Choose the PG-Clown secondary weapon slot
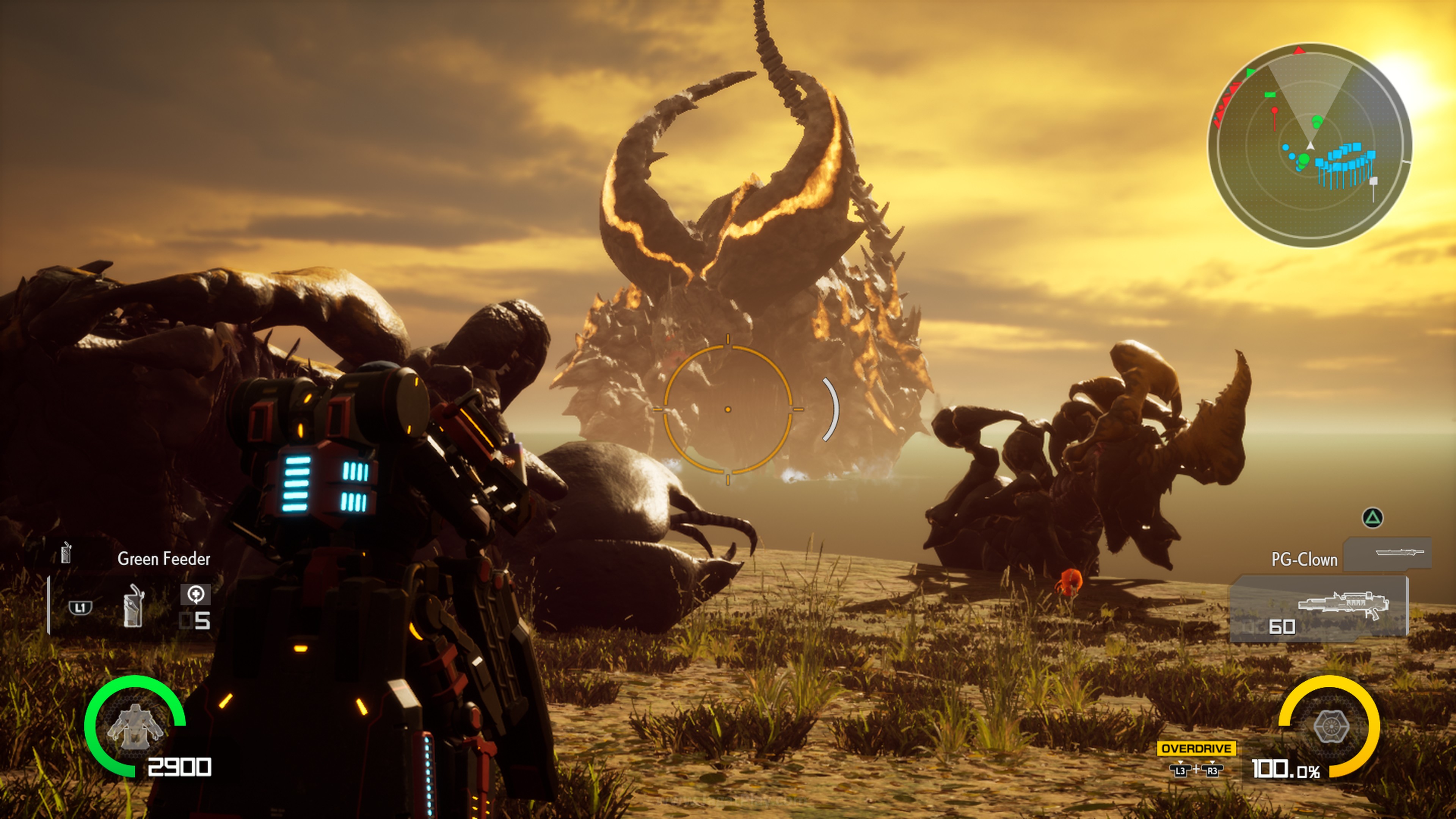1456x819 pixels. point(1388,553)
